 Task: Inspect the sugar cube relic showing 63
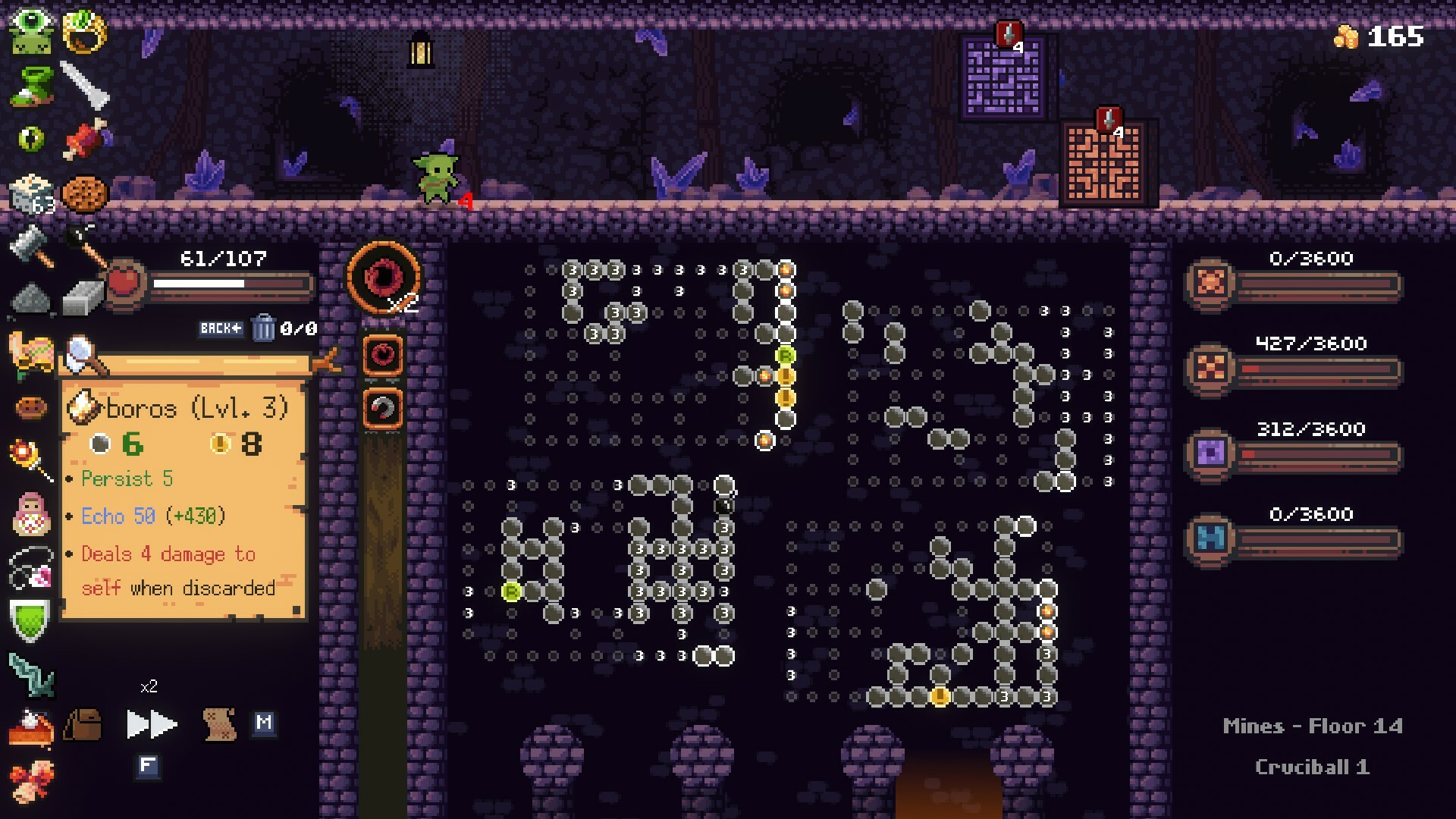29,192
